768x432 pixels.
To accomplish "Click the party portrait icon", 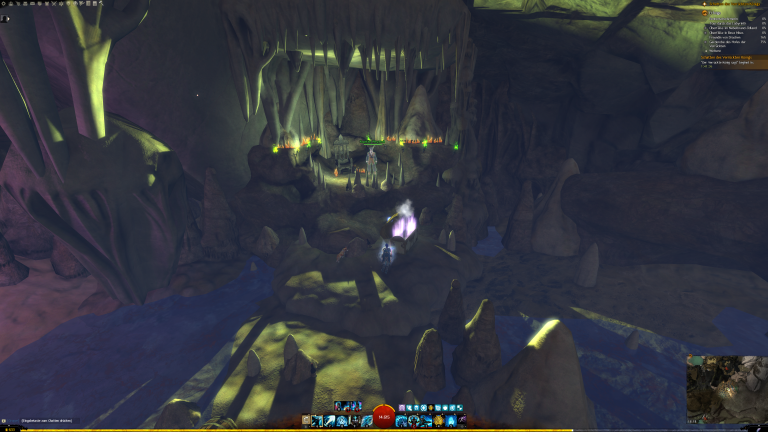I will tap(4, 18).
